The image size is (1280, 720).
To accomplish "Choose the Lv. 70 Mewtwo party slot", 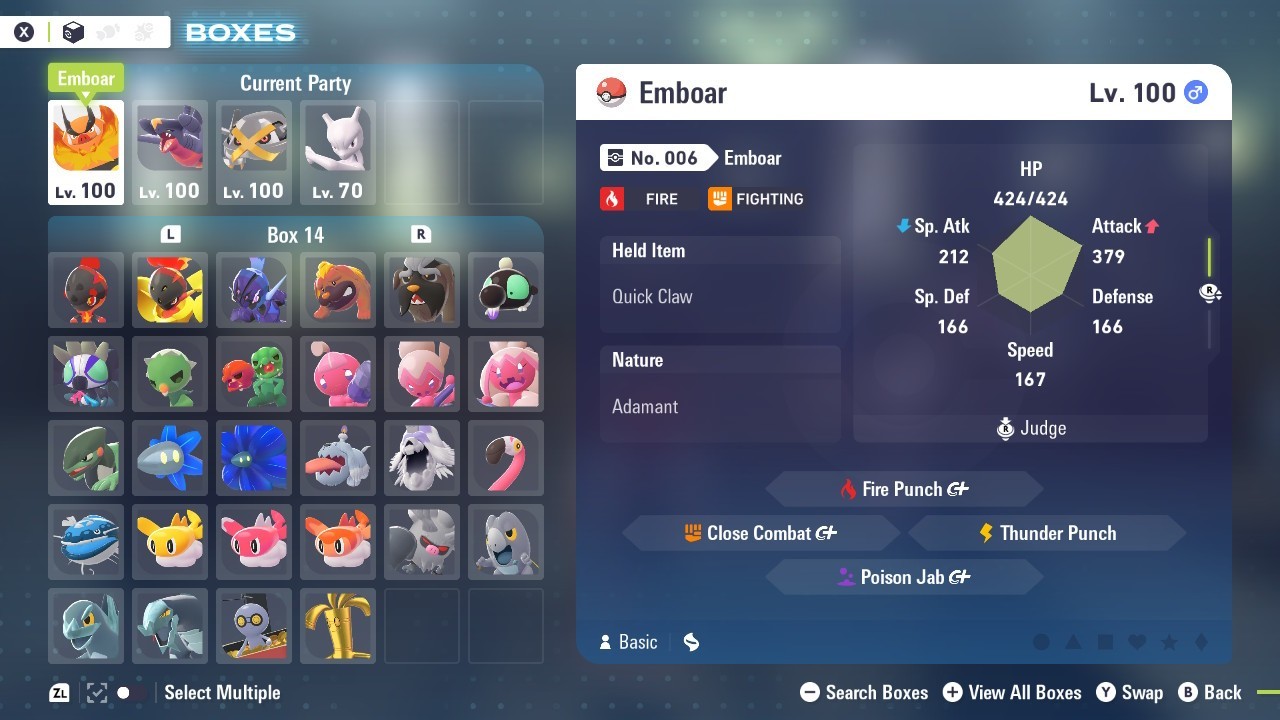I will pos(338,152).
